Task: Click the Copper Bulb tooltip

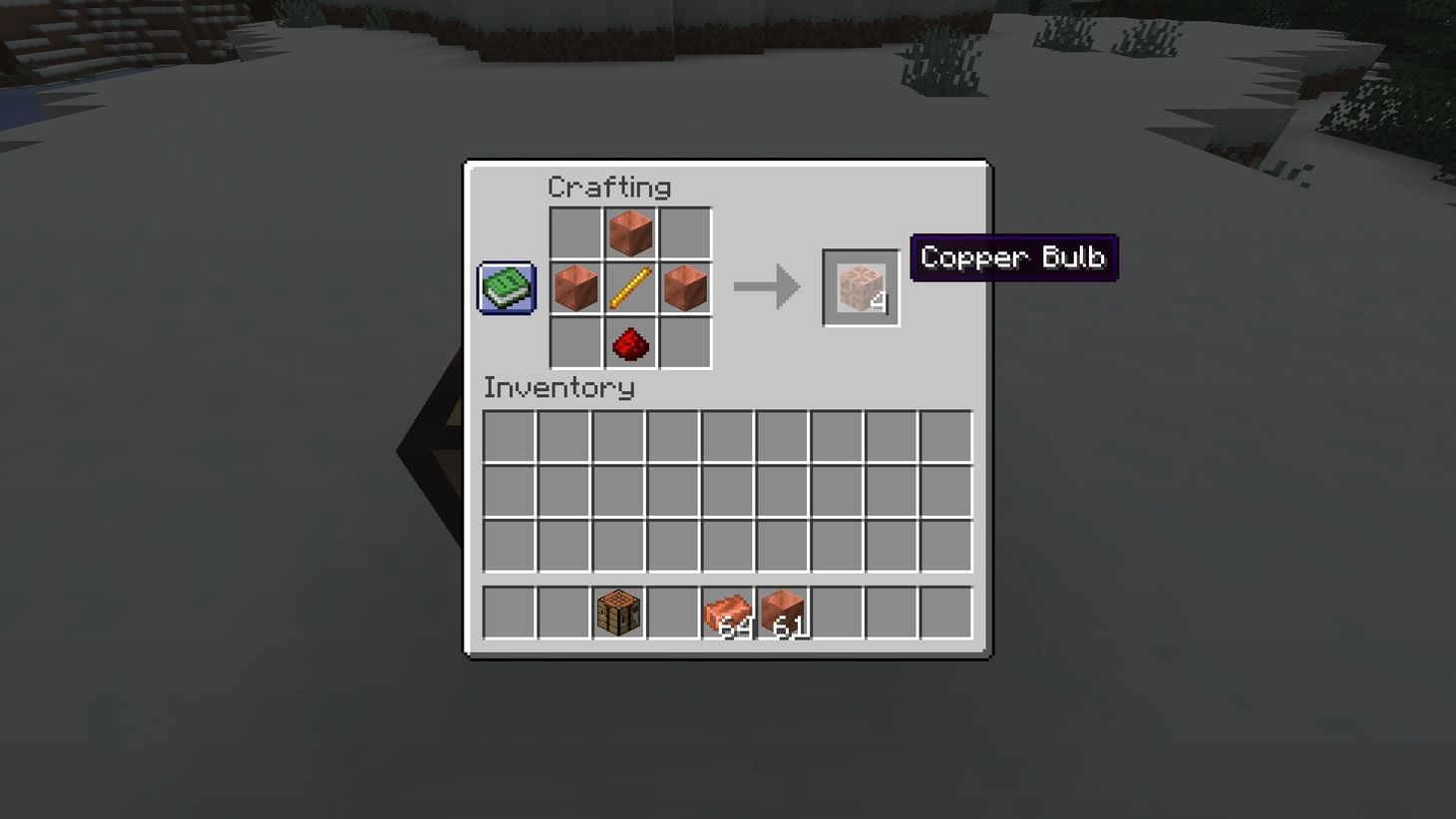Action: coord(1013,257)
